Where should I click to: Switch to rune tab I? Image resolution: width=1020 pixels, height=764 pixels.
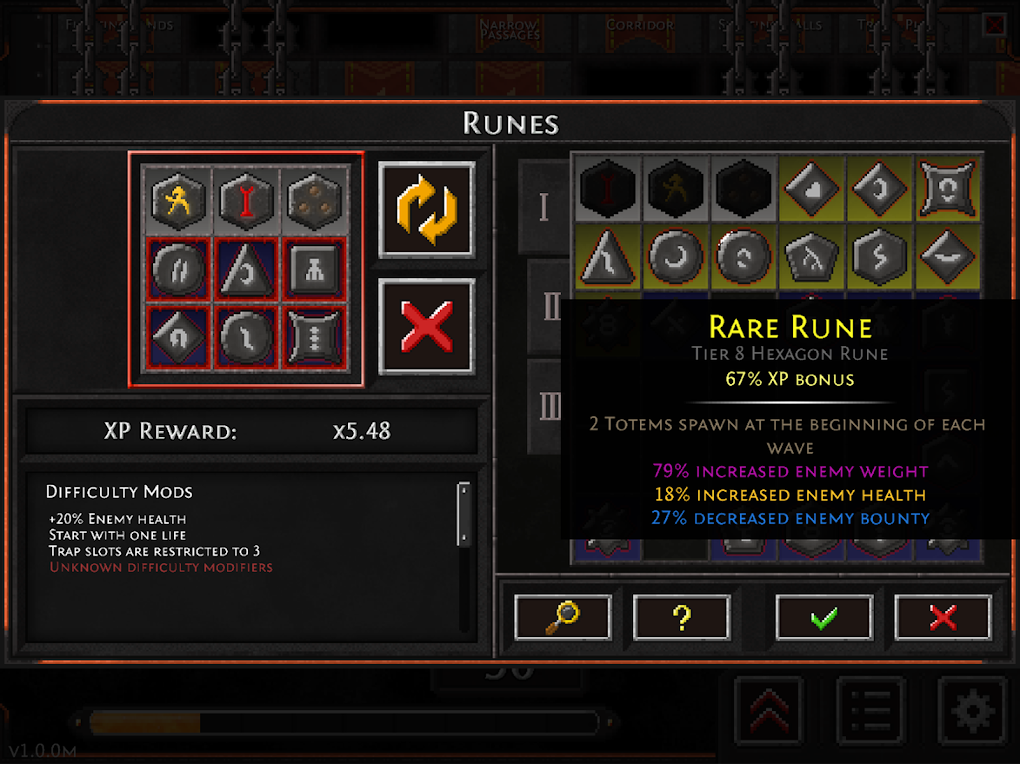coord(543,207)
